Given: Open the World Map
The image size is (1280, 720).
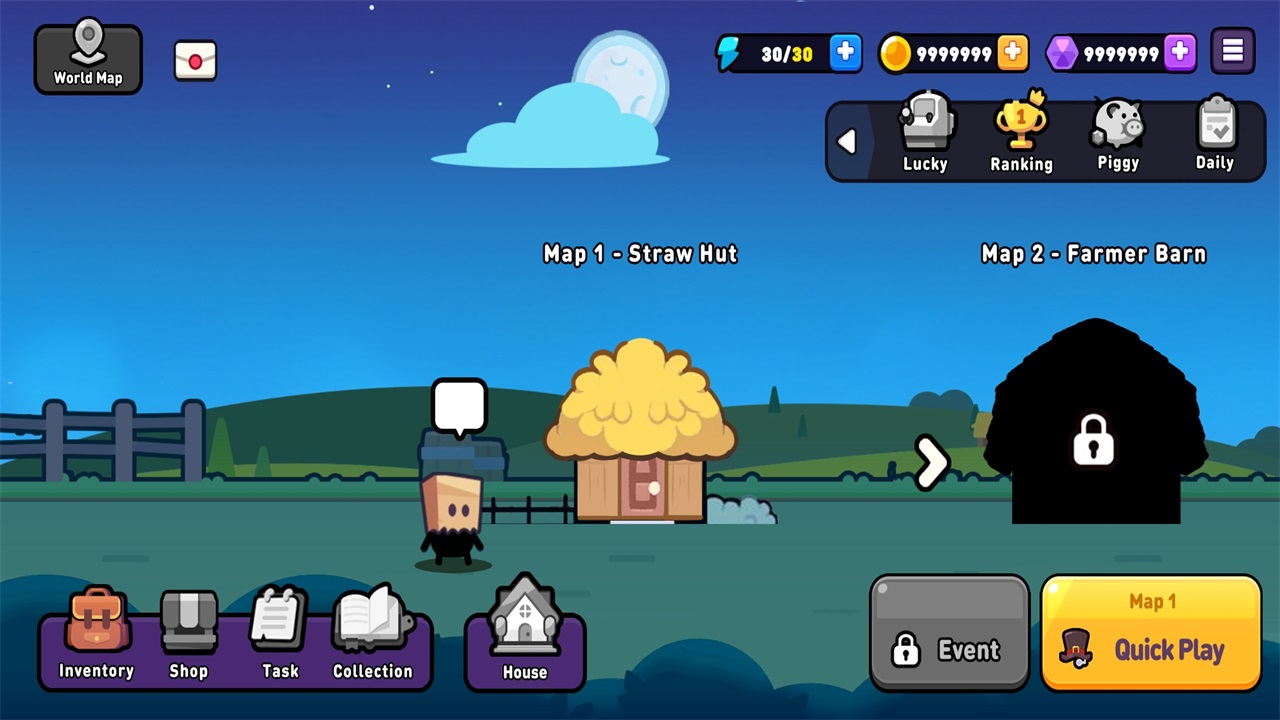Looking at the screenshot, I should [x=88, y=59].
